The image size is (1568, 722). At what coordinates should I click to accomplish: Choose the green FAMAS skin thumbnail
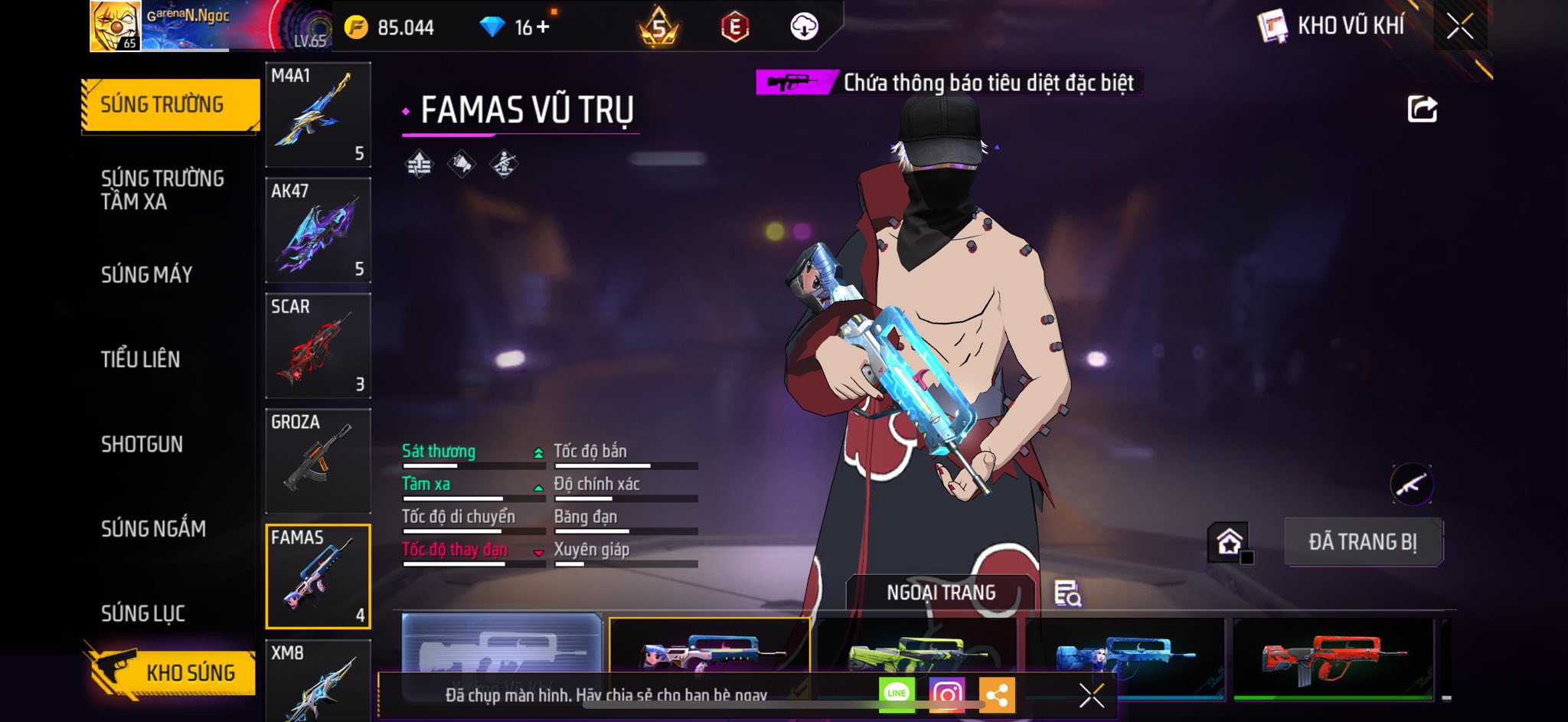[x=916, y=655]
